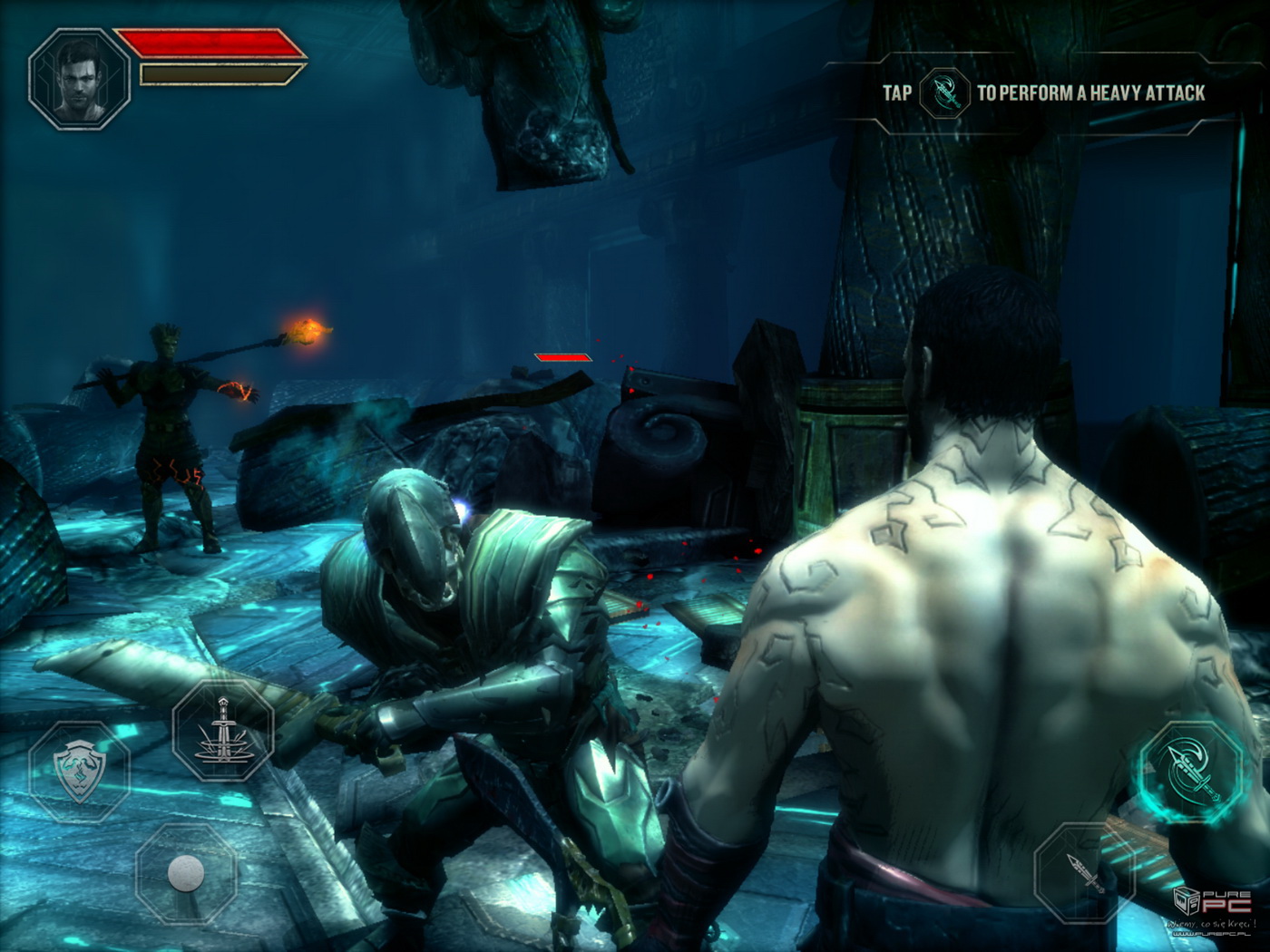Trigger the sword-in-ground special ability
Screen dimensions: 1270x952
[222, 732]
